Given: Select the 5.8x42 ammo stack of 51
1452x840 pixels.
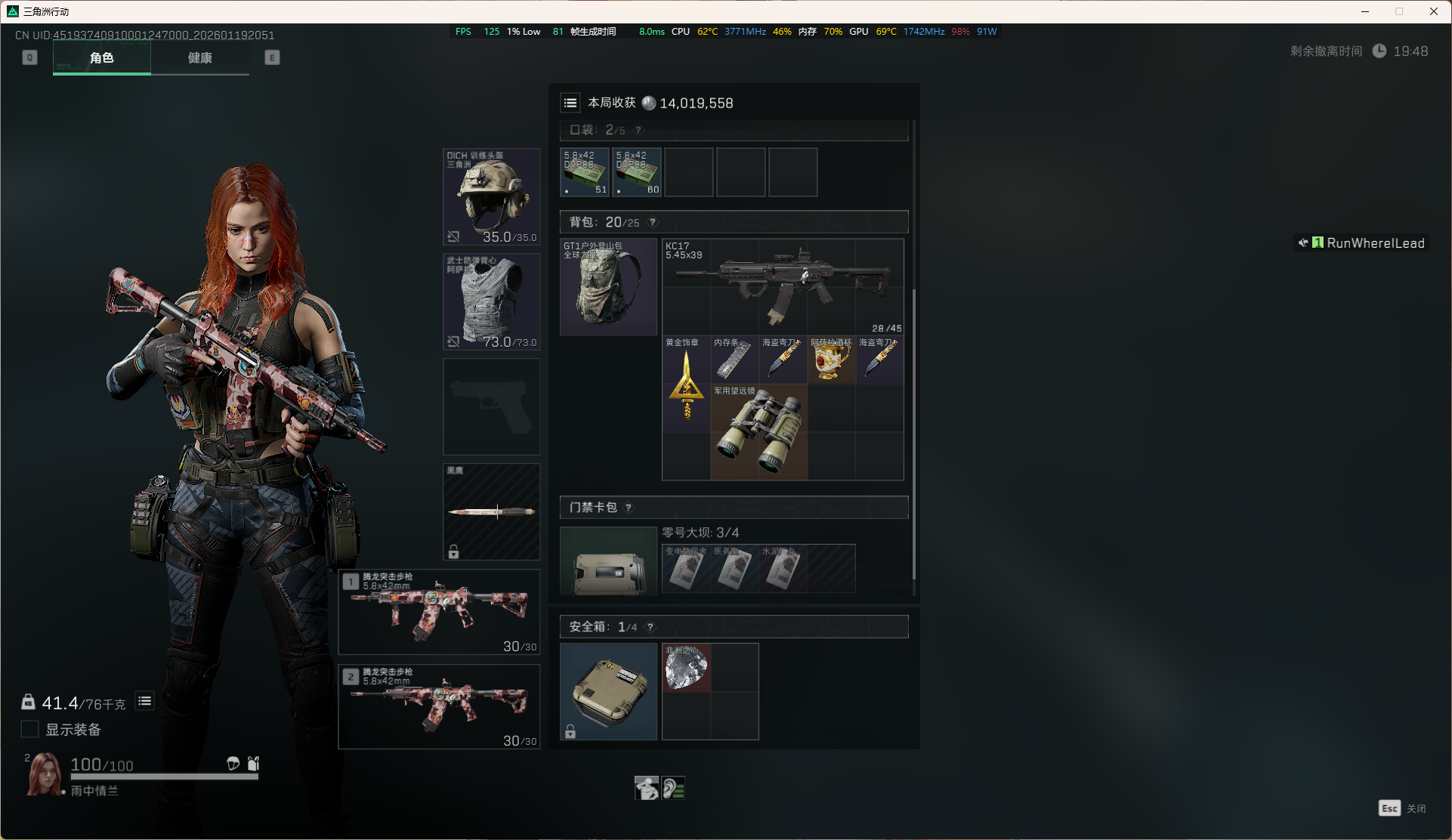Looking at the screenshot, I should click(x=585, y=172).
